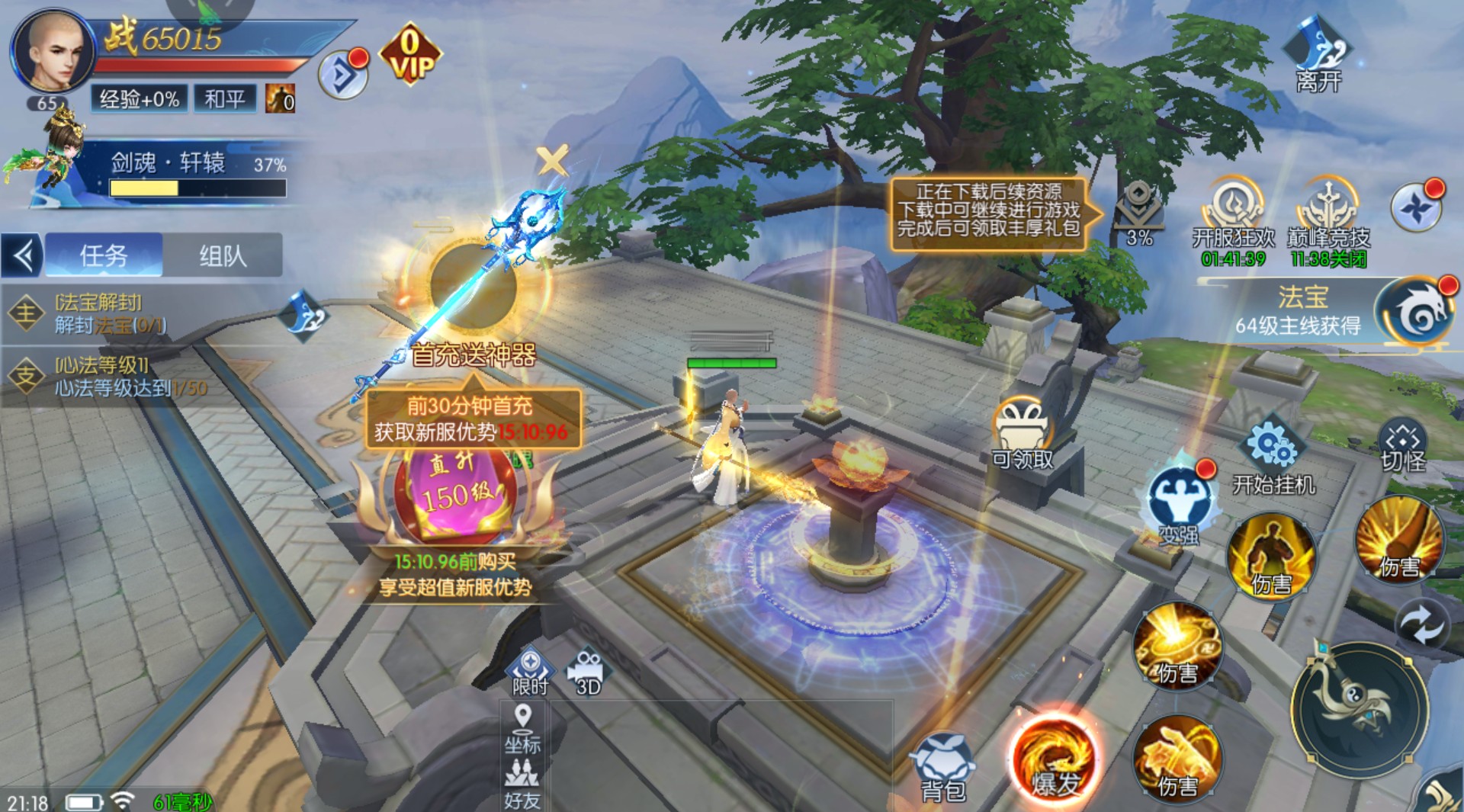Open the 巅峰竞技 arena event
Screen dimensions: 1464x812
tap(1328, 216)
